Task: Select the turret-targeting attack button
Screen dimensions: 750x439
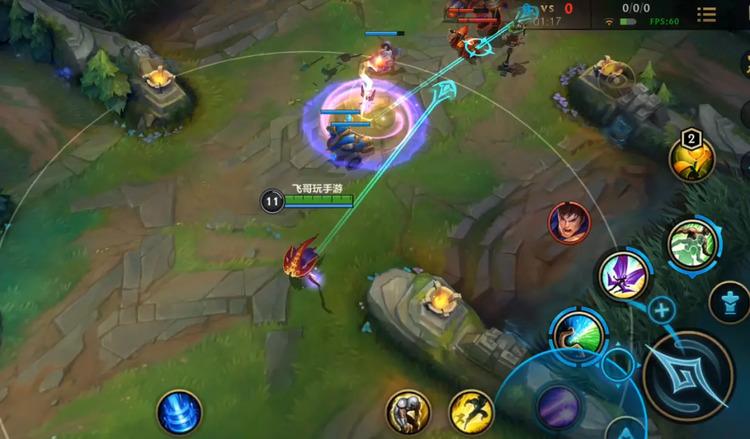Action: pos(729,300)
